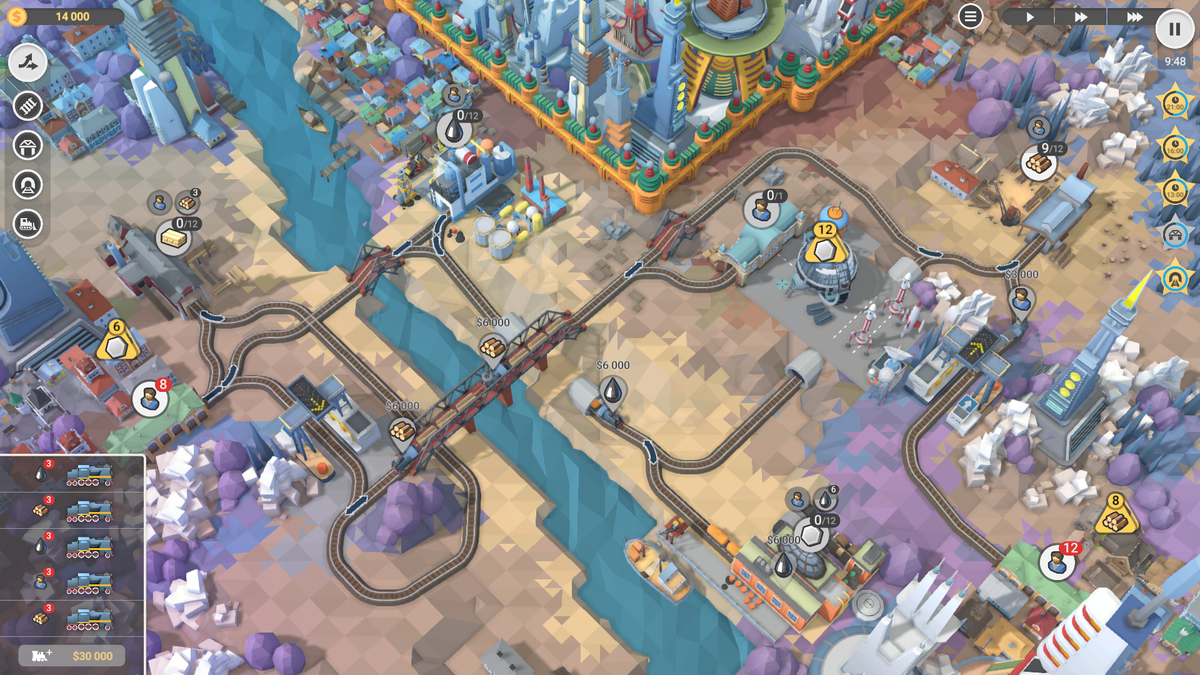Set game speed to double fast-forward
Viewport: 1200px width, 675px height.
(x=1081, y=17)
